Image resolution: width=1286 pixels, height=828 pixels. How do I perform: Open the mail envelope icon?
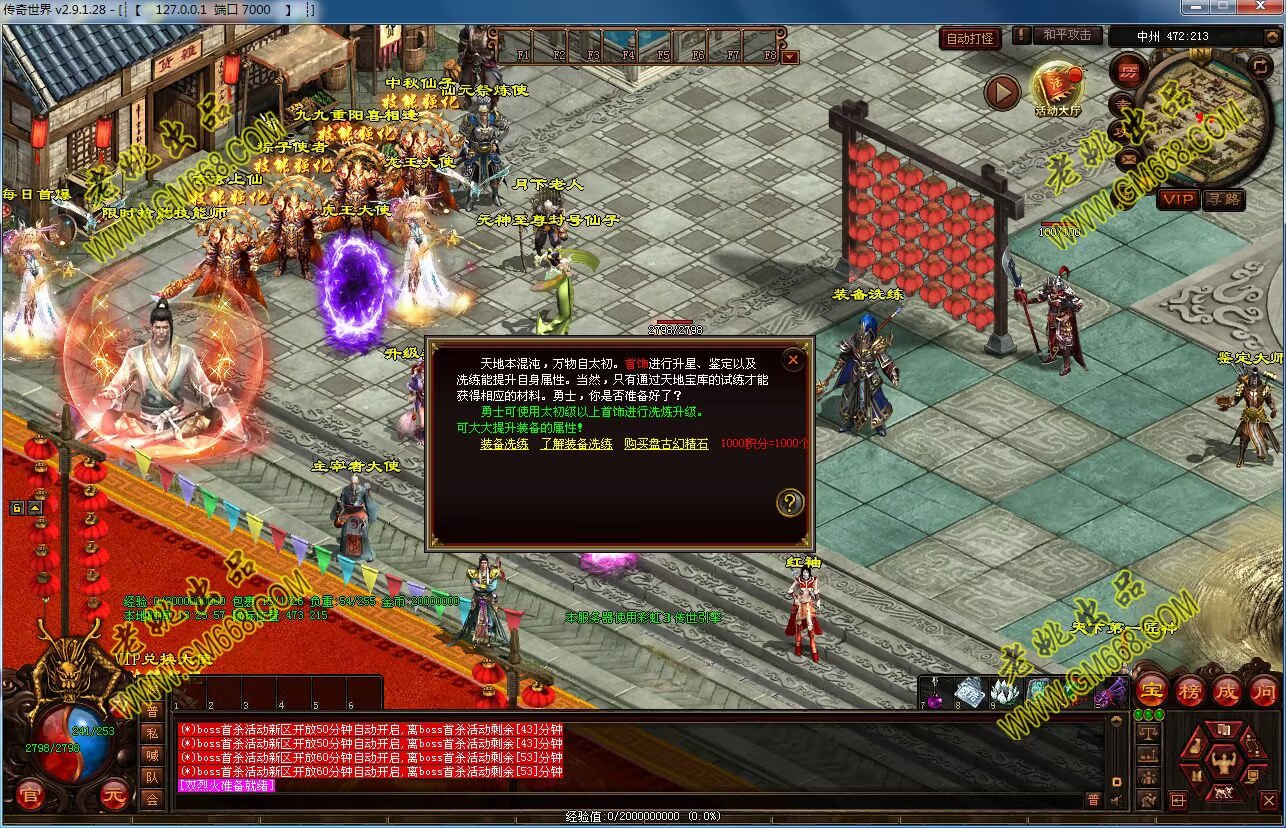(1128, 158)
